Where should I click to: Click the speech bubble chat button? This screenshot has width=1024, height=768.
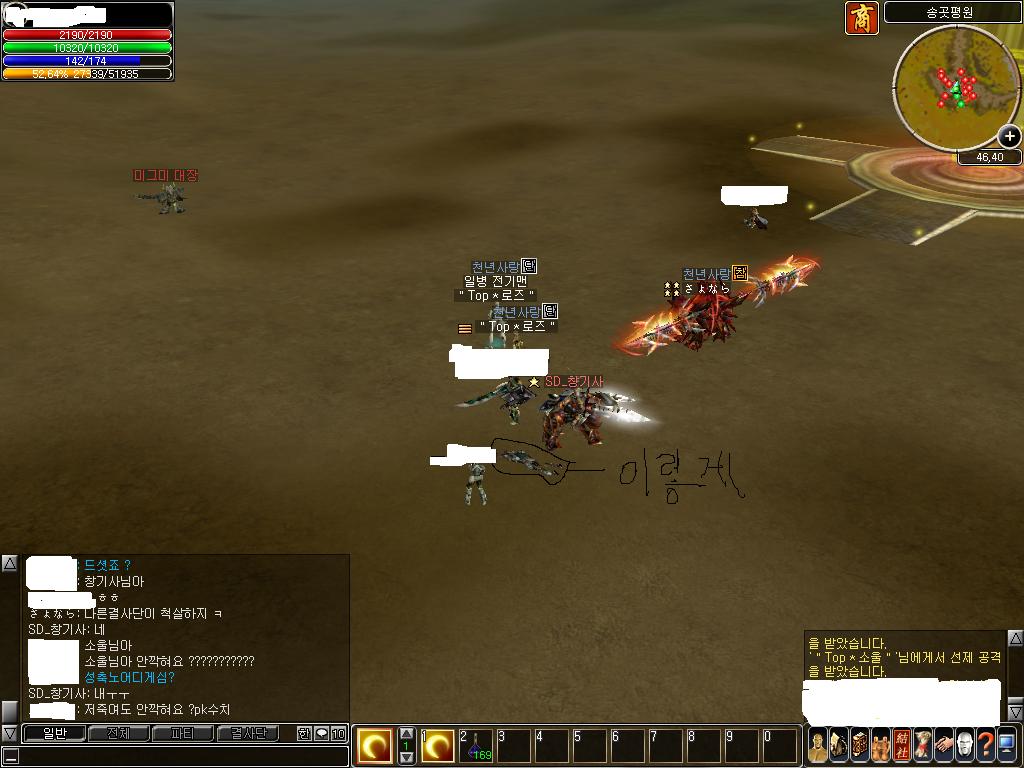[321, 733]
